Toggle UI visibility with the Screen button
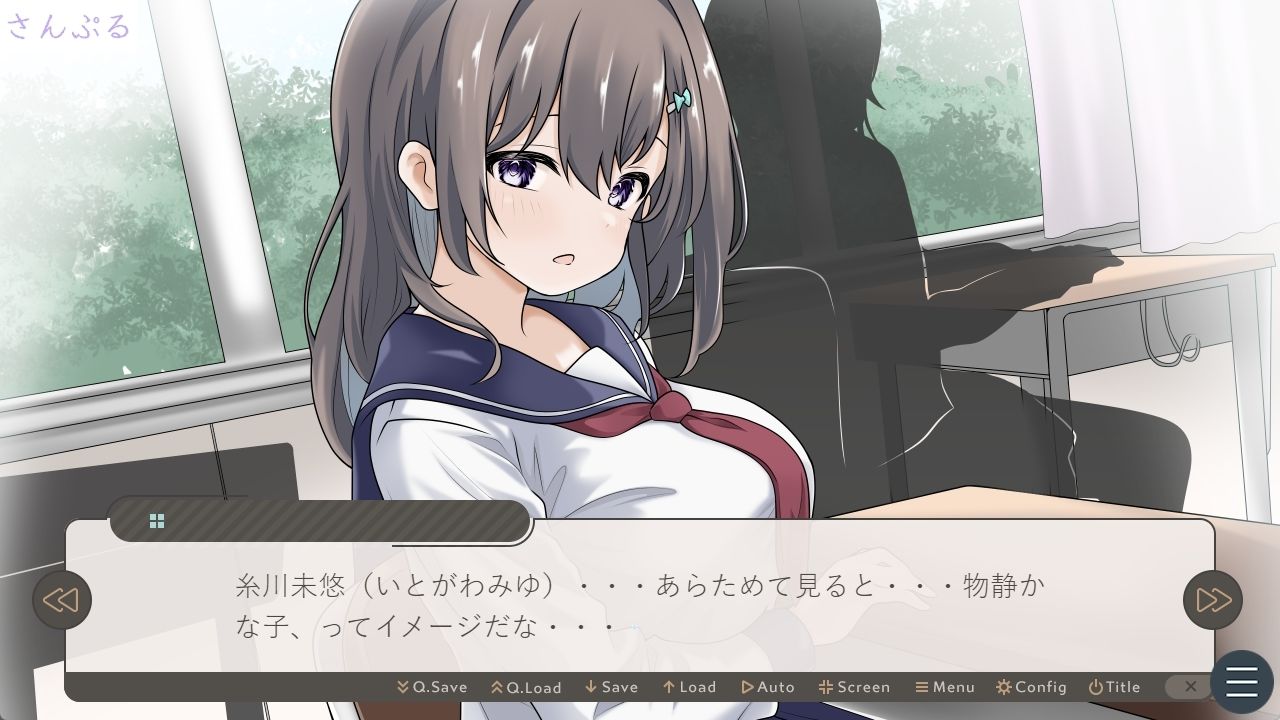 [x=855, y=687]
